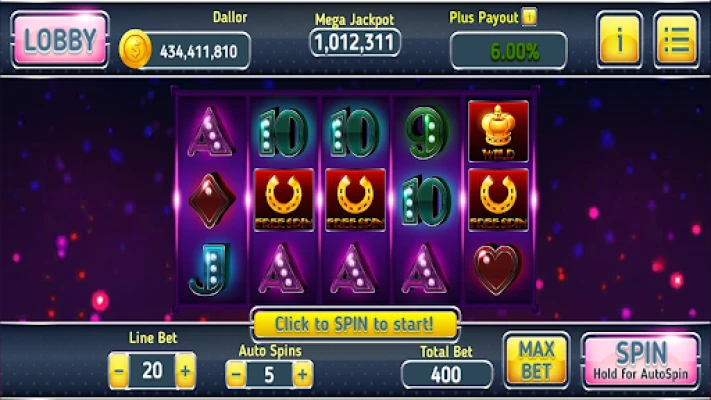Click the gold Dallor coin icon
This screenshot has width=711, height=400.
pyautogui.click(x=136, y=49)
